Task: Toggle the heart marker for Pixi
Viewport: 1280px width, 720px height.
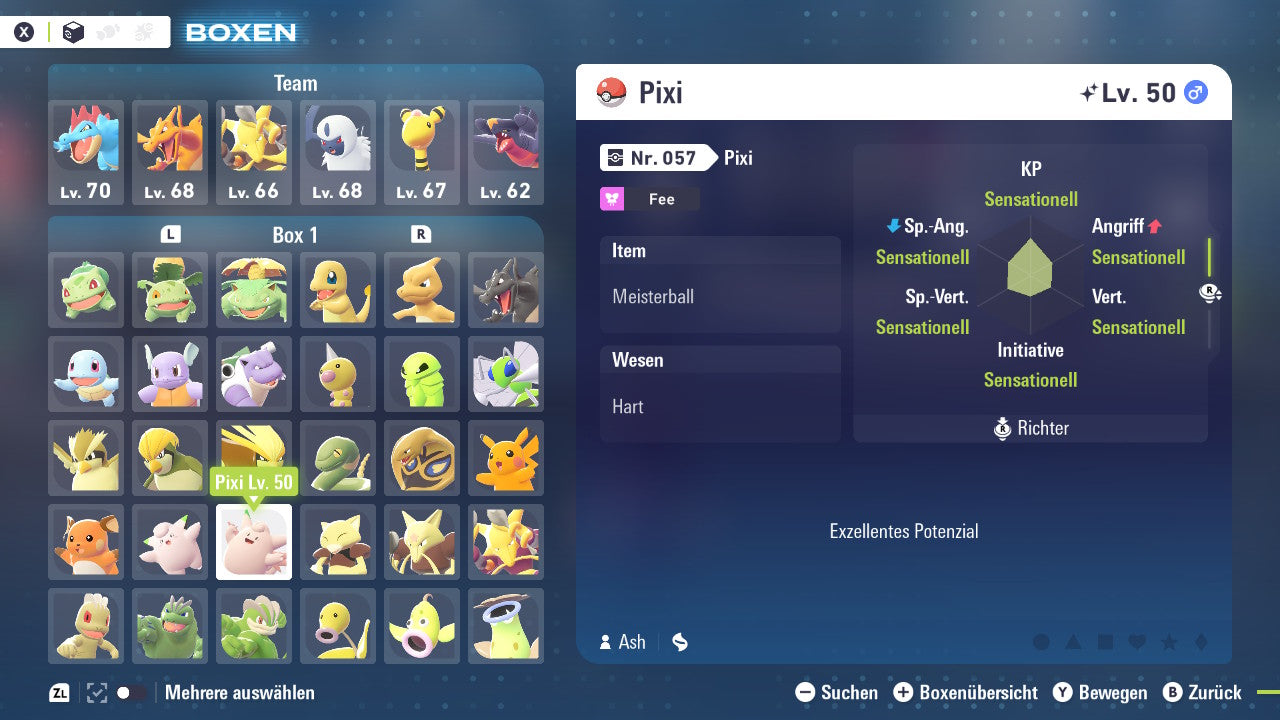Action: tap(1137, 643)
